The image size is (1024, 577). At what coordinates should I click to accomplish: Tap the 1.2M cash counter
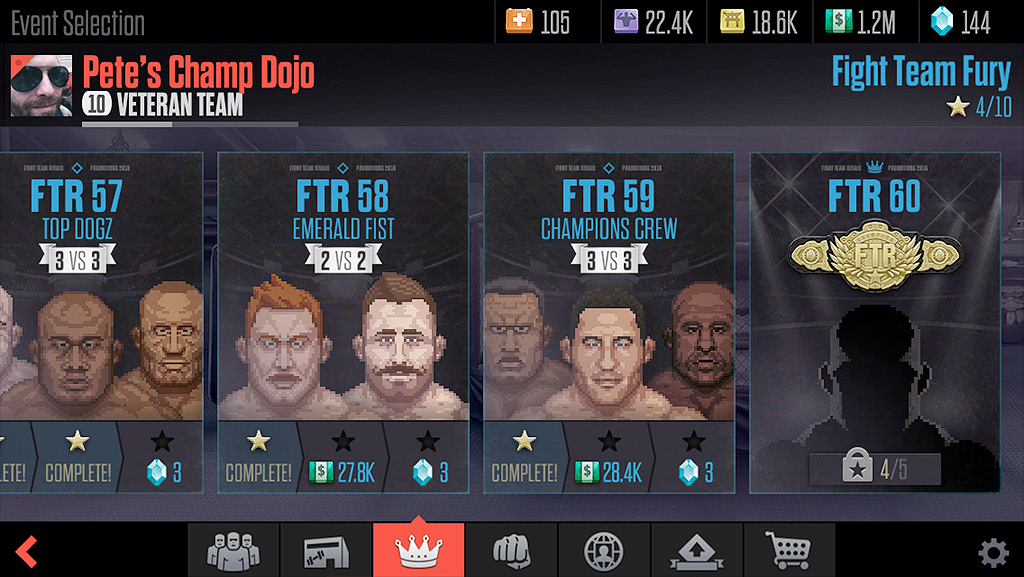(859, 22)
